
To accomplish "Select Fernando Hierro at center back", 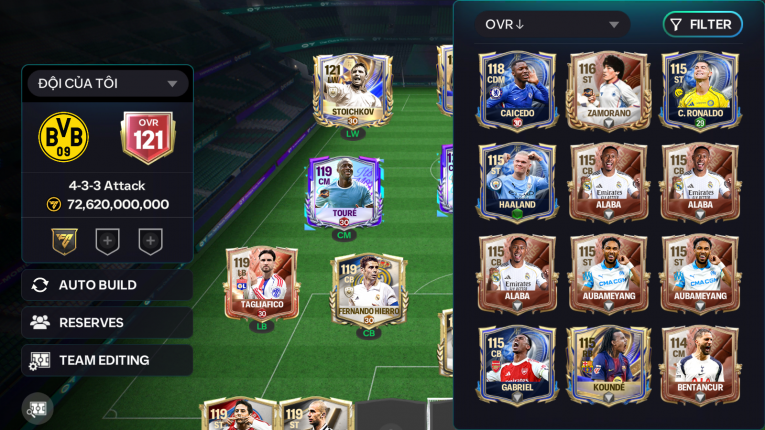I will 368,290.
